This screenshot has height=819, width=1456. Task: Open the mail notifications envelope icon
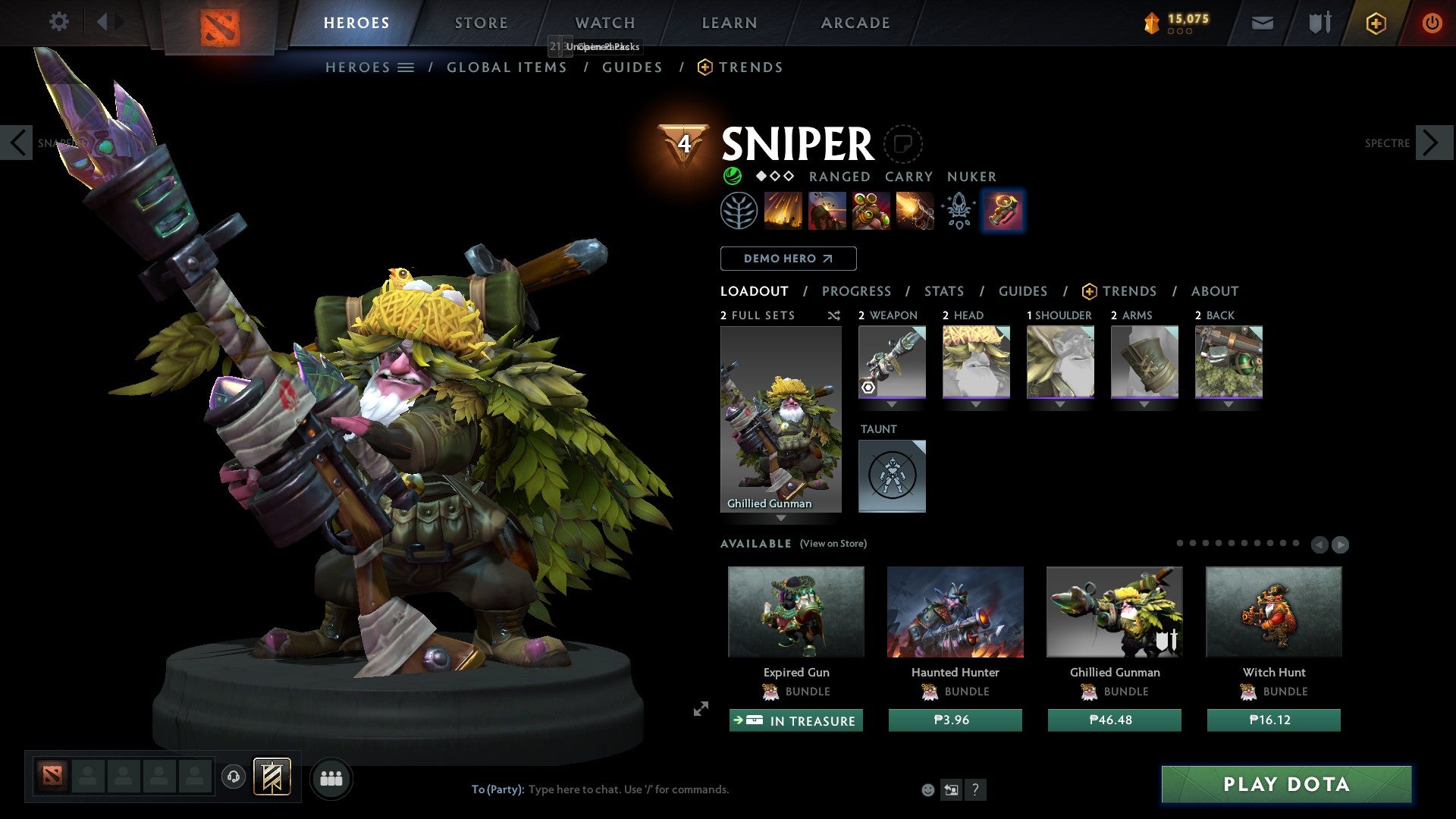(1262, 22)
